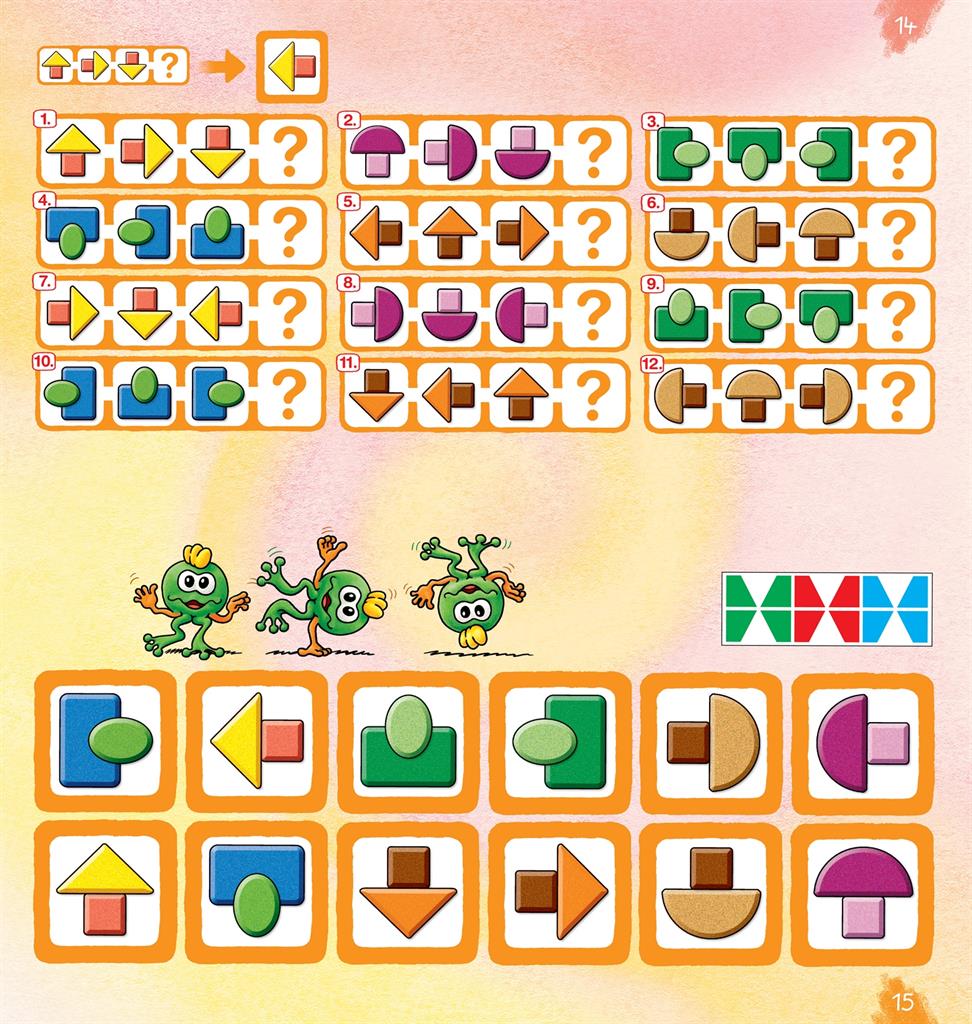Choose the question mark slot in puzzle 8
972x1024 pixels.
pos(595,314)
